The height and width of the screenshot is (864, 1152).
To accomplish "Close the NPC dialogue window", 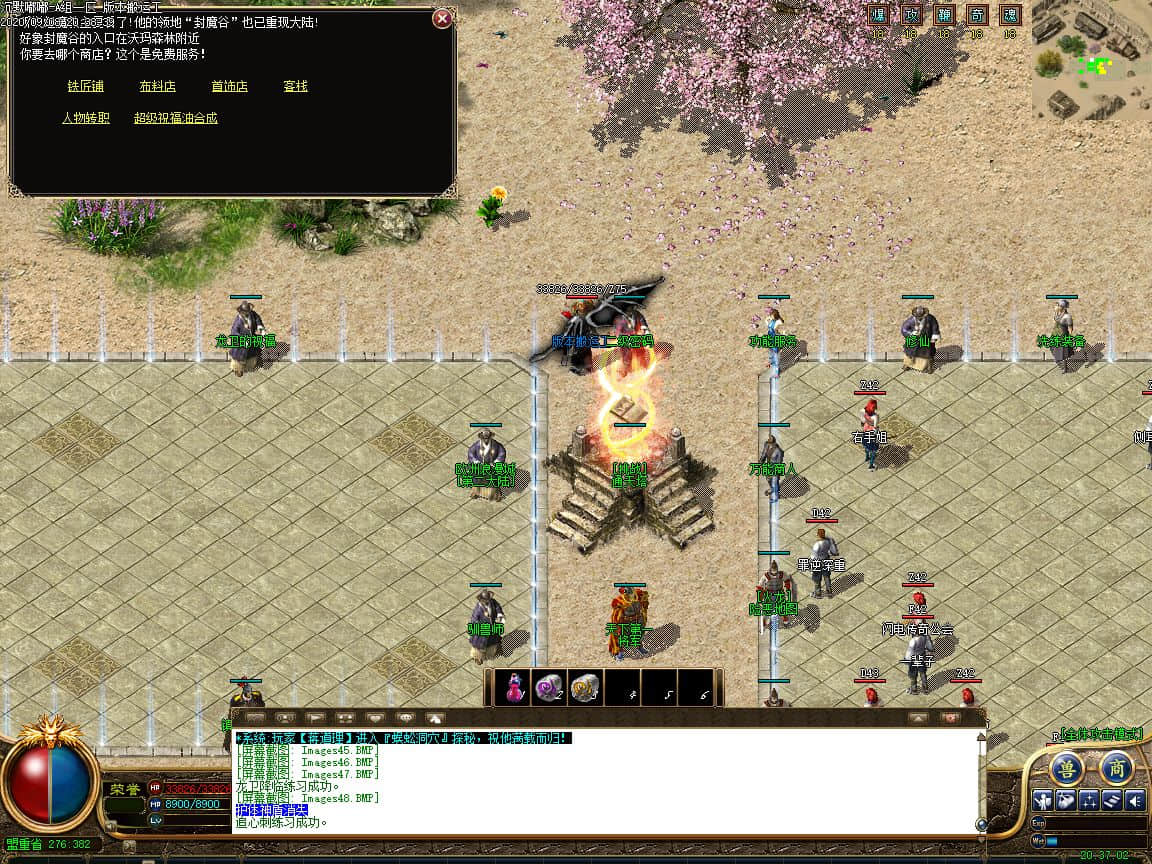I will click(442, 19).
